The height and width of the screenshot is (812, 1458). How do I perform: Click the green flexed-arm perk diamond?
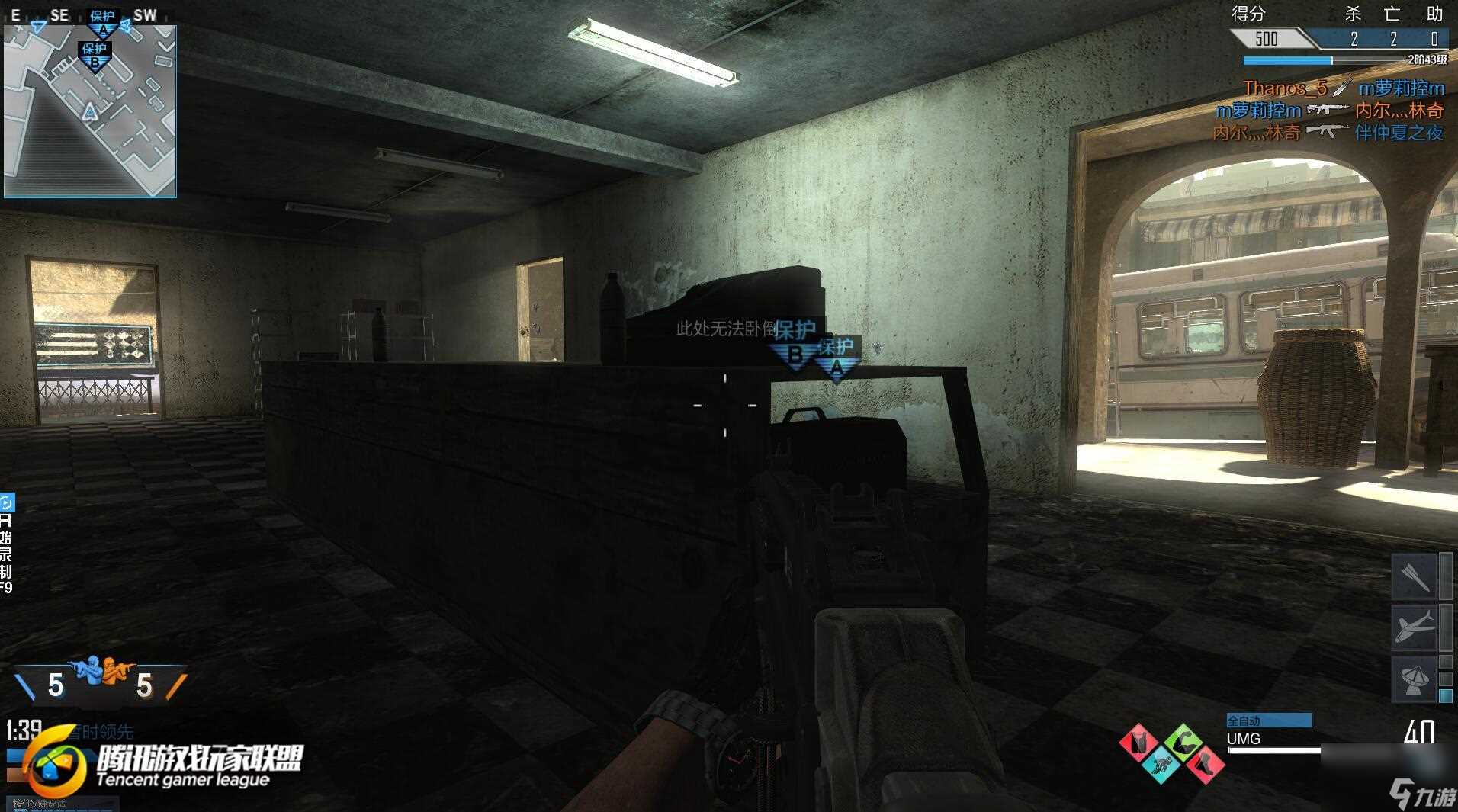pos(1183,742)
